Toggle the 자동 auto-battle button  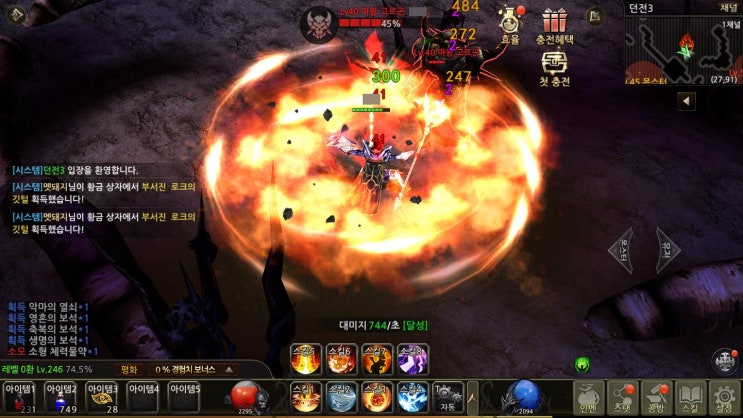click(x=449, y=397)
